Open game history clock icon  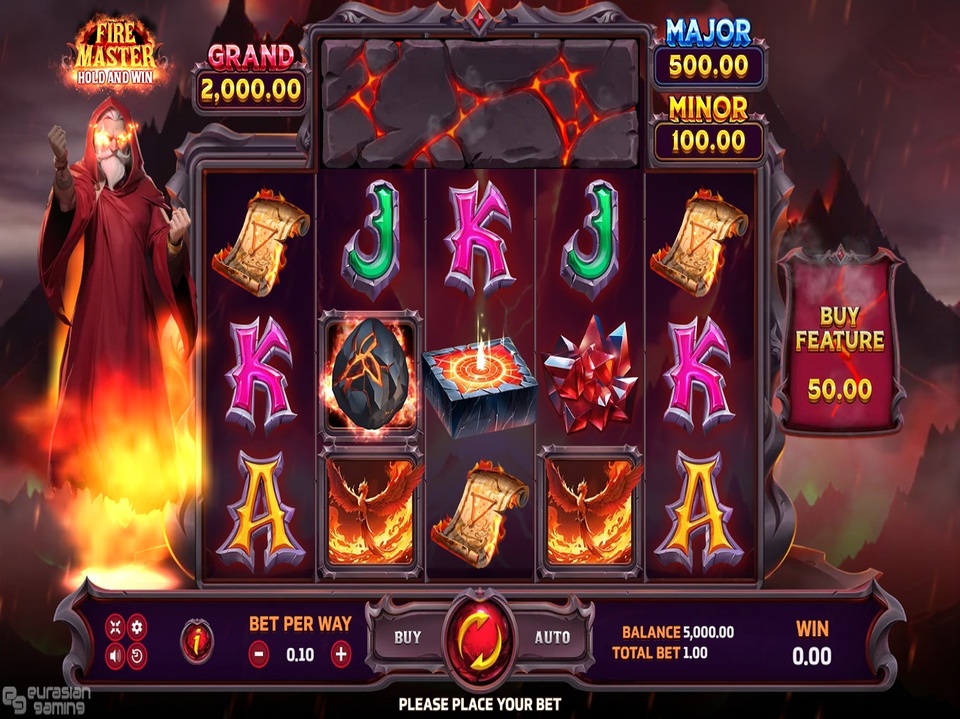[x=138, y=656]
